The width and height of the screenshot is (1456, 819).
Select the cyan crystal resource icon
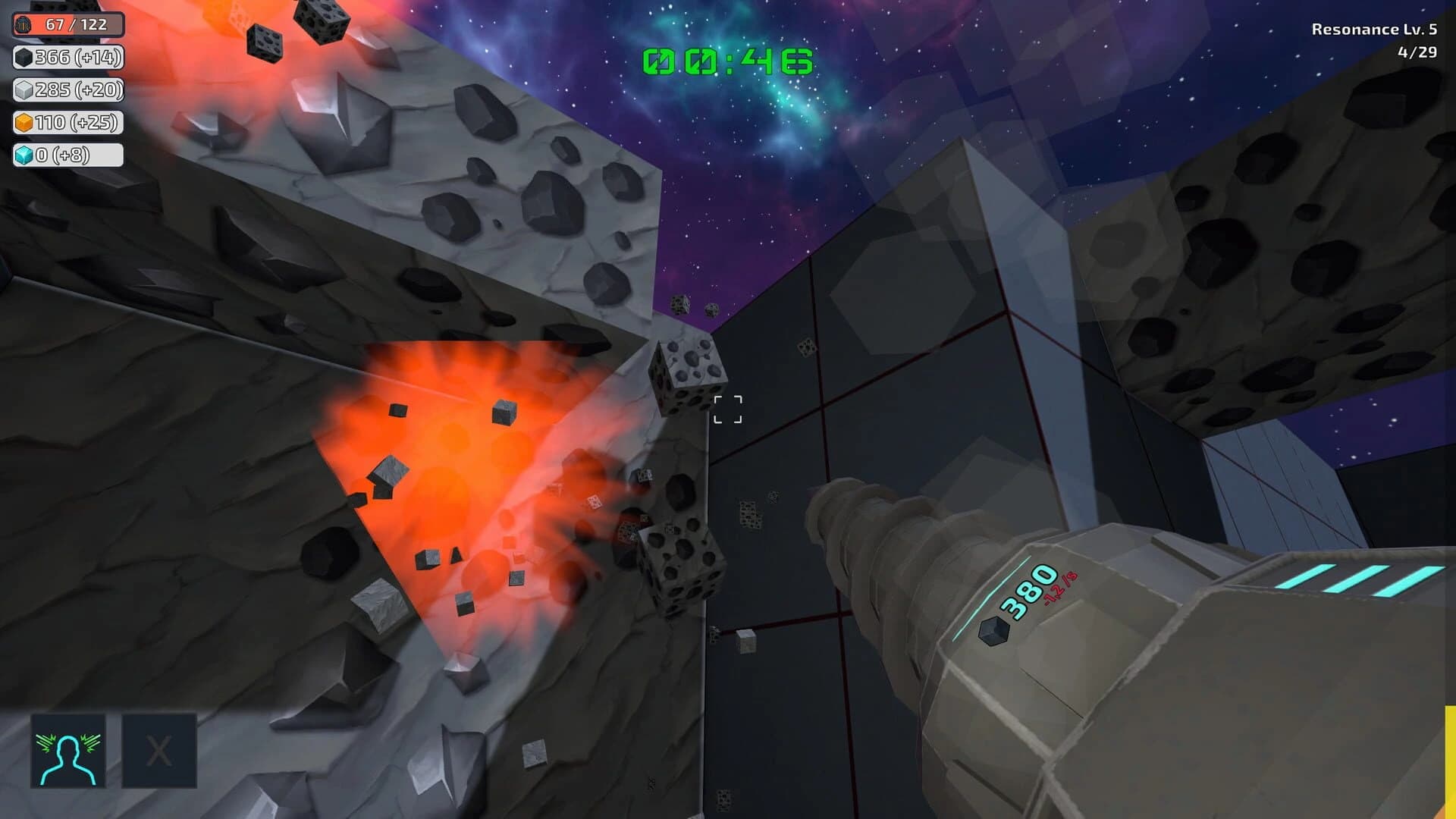pos(23,155)
